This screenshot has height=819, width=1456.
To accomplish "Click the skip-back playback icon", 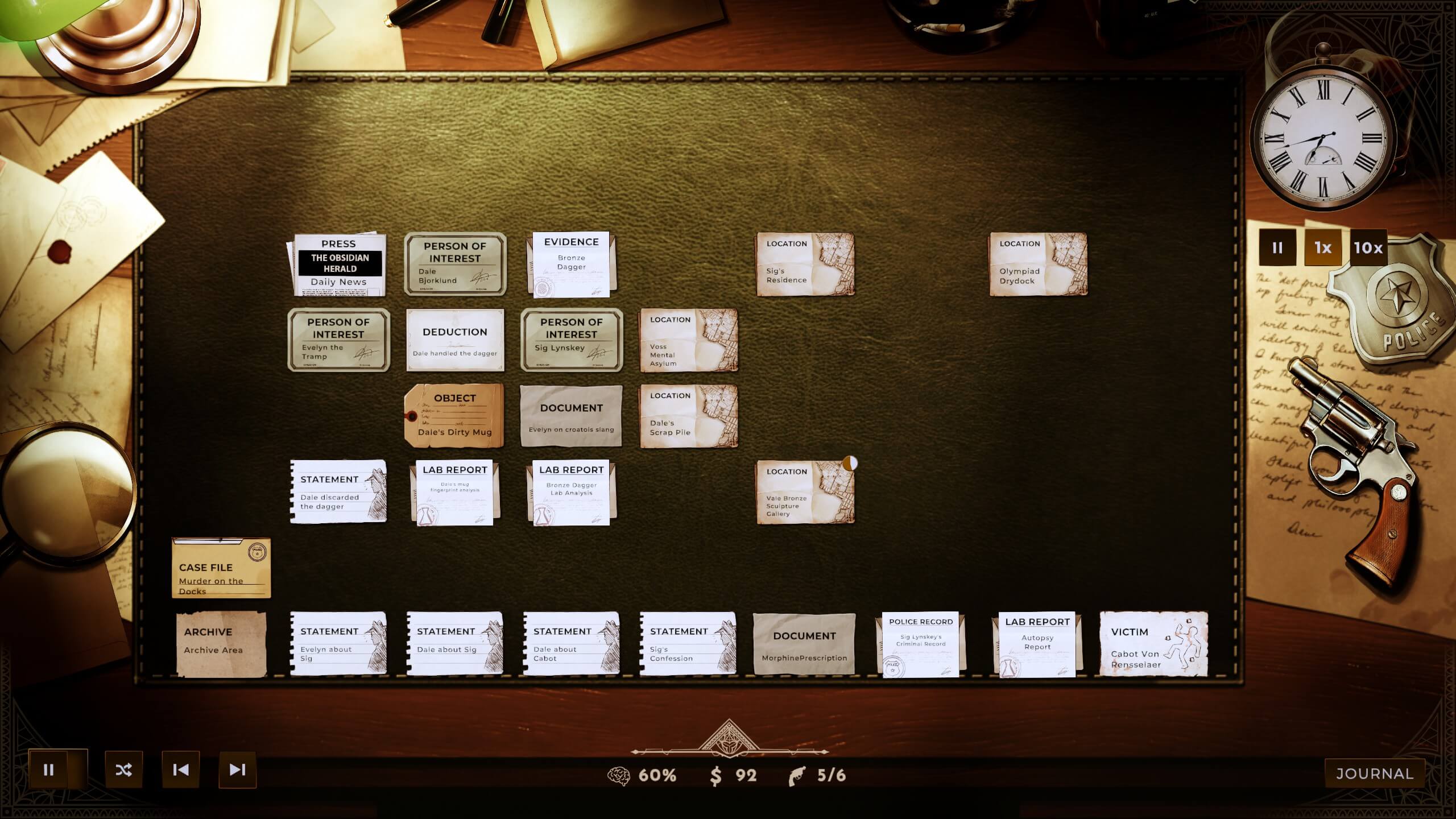I will click(180, 770).
